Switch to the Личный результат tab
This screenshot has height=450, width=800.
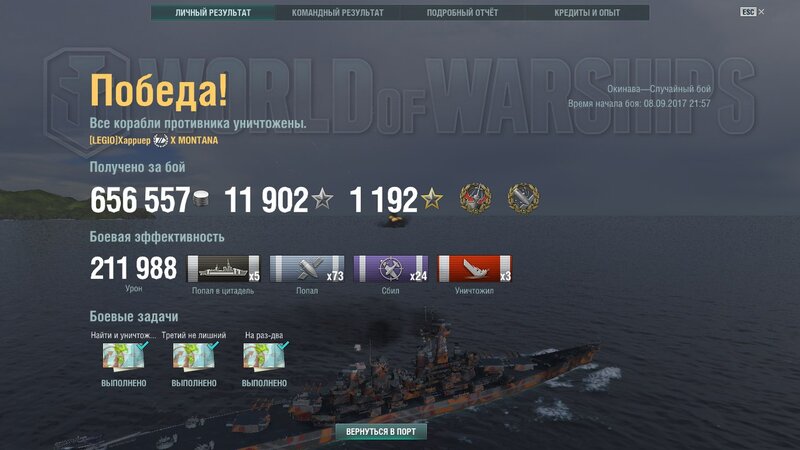click(213, 13)
